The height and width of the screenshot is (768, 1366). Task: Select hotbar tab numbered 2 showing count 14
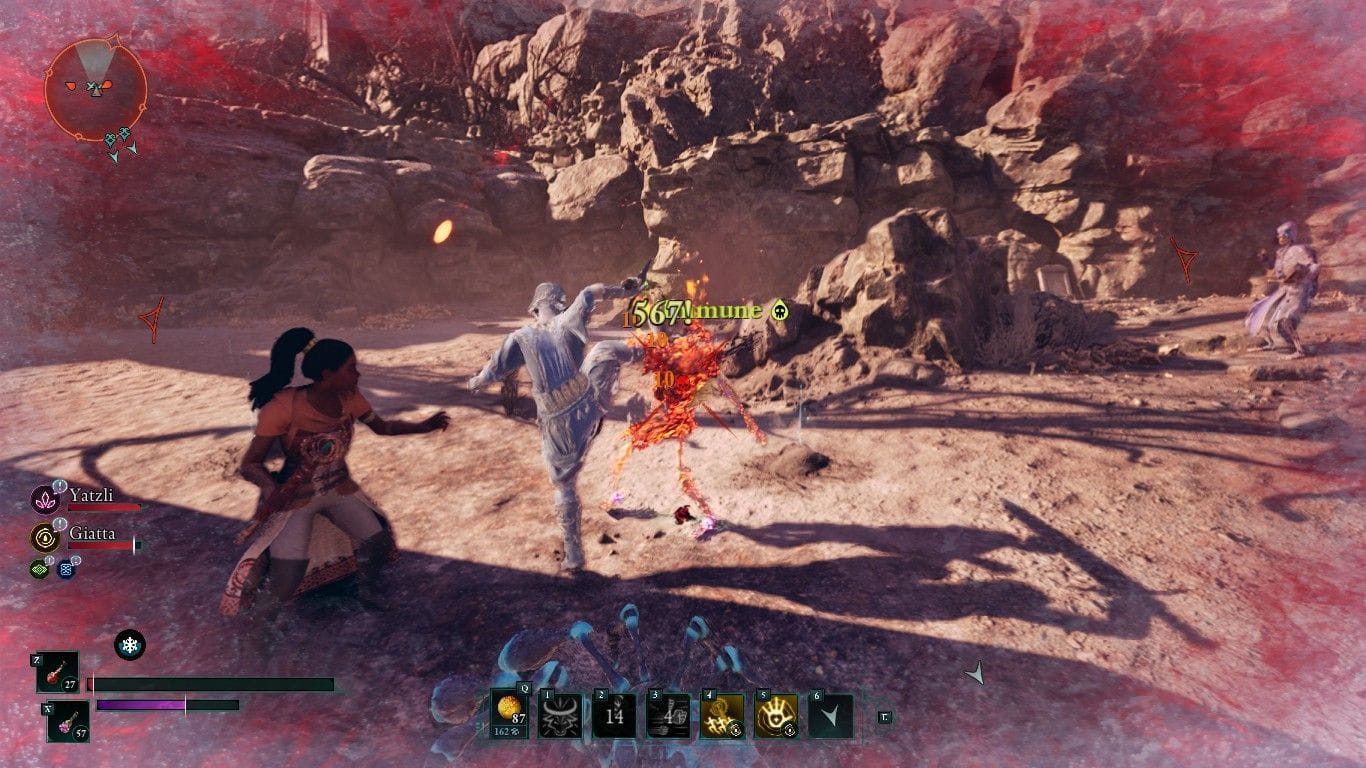616,715
